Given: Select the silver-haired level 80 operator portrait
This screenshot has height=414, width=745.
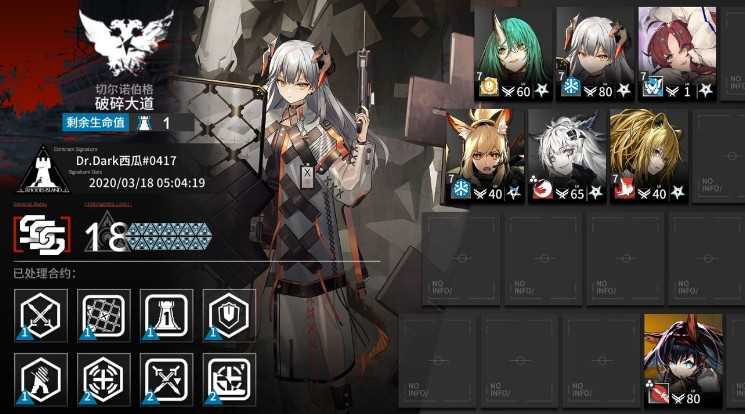Looking at the screenshot, I should (x=594, y=52).
